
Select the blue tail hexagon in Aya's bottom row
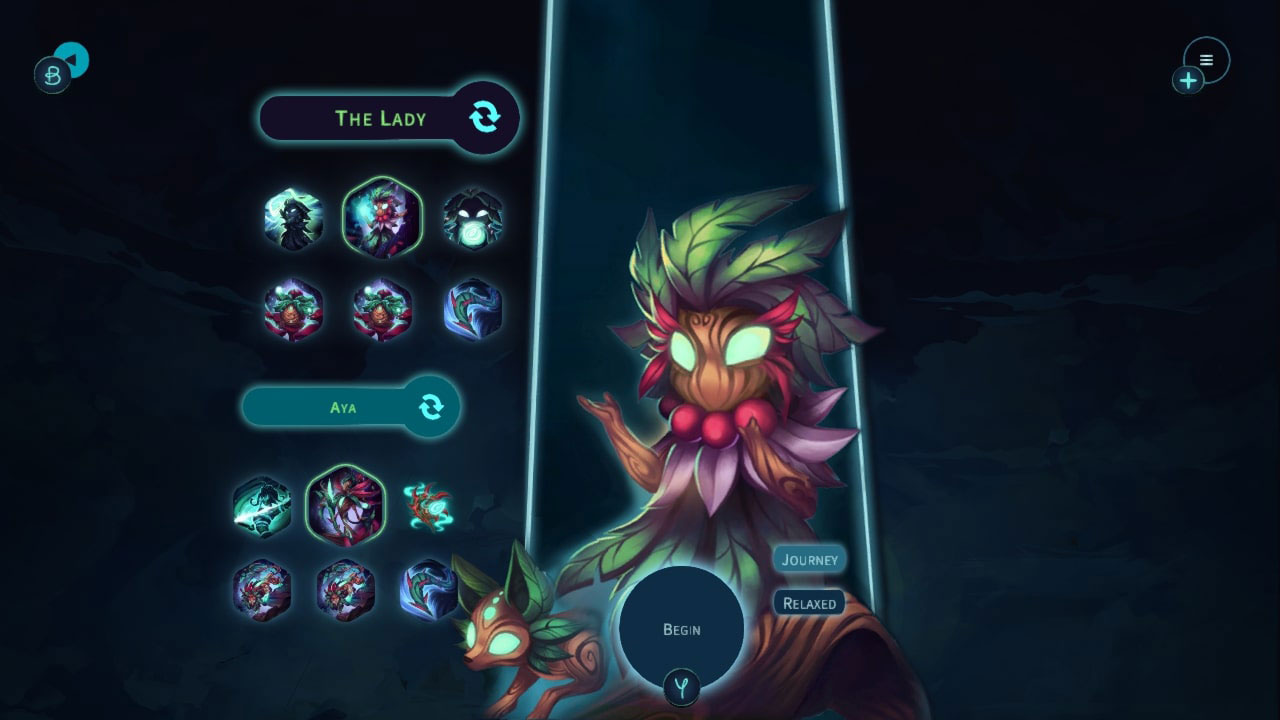pos(430,592)
